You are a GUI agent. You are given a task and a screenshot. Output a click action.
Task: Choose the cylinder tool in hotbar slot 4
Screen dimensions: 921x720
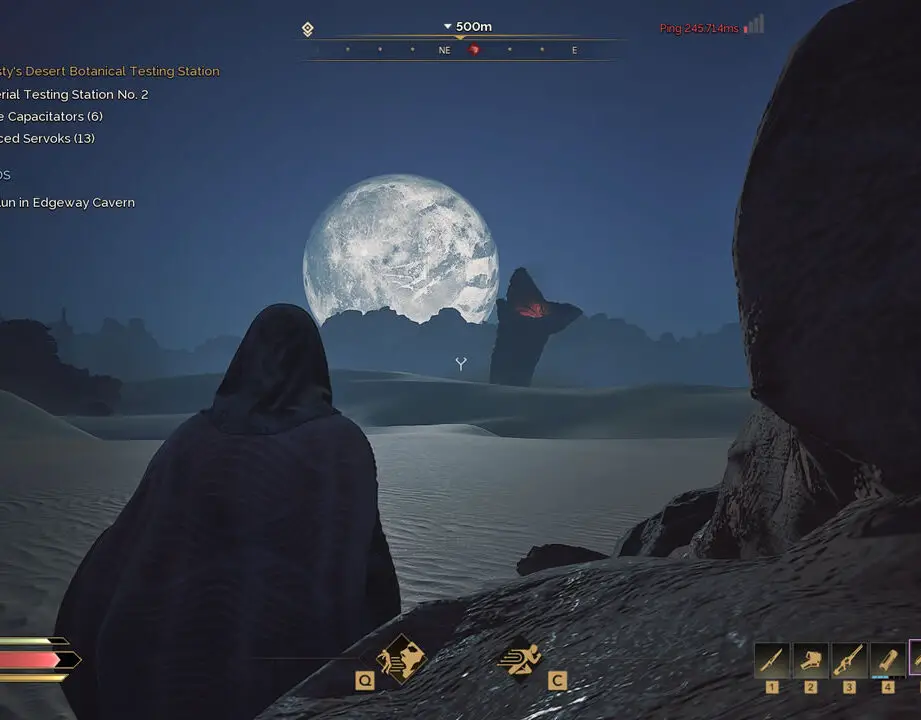(x=887, y=661)
